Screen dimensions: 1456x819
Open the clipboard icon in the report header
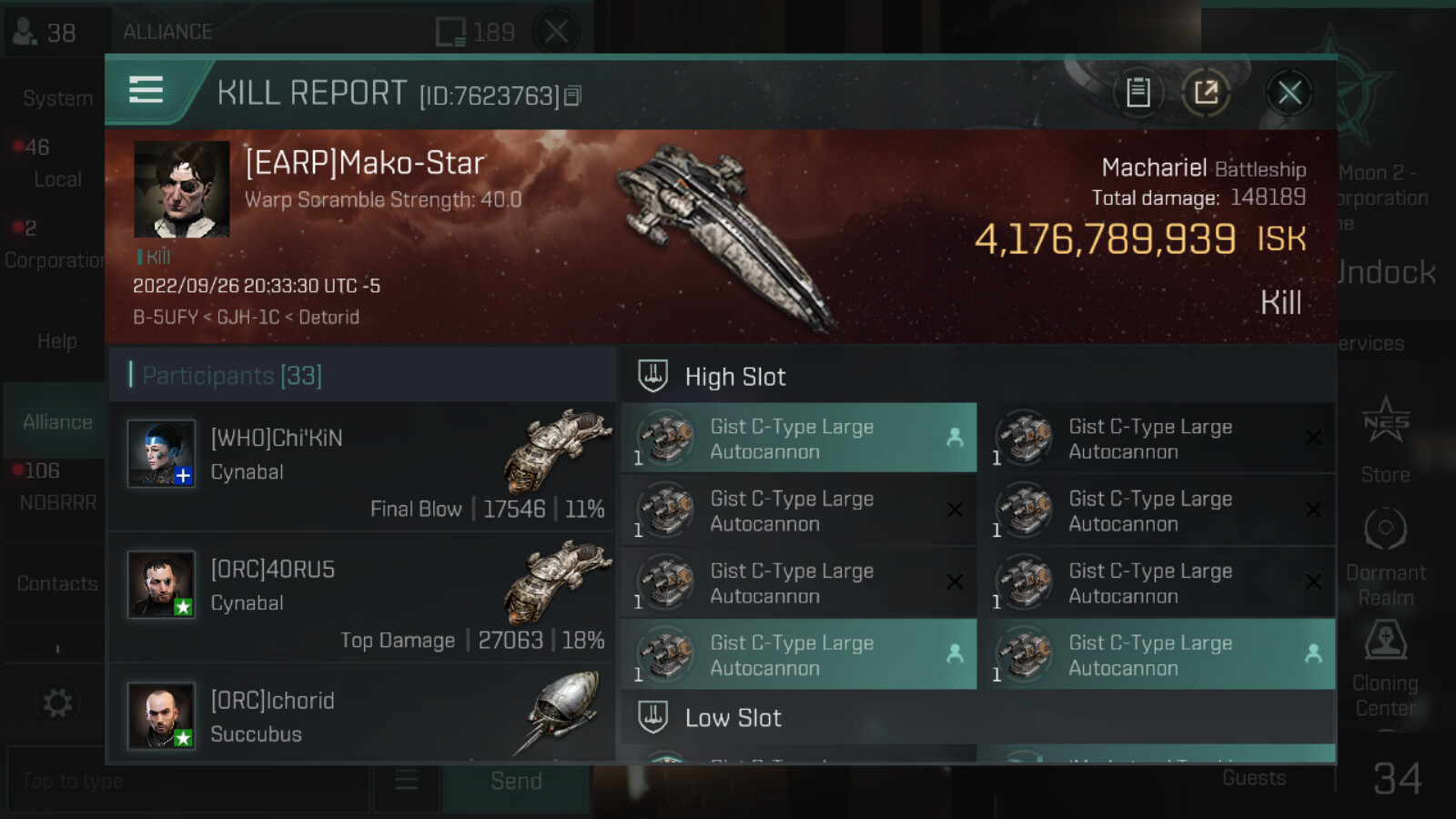pyautogui.click(x=1137, y=93)
